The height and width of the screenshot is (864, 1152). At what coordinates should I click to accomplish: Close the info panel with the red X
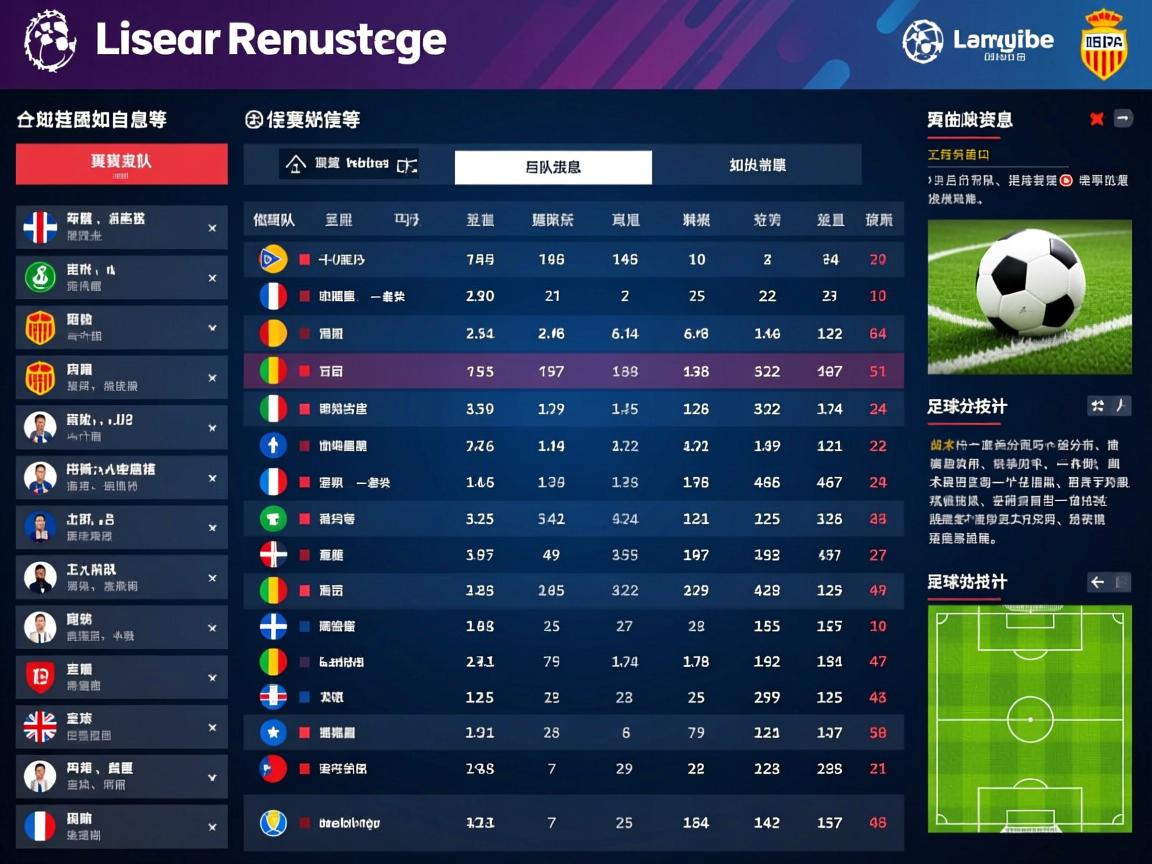[x=1097, y=119]
